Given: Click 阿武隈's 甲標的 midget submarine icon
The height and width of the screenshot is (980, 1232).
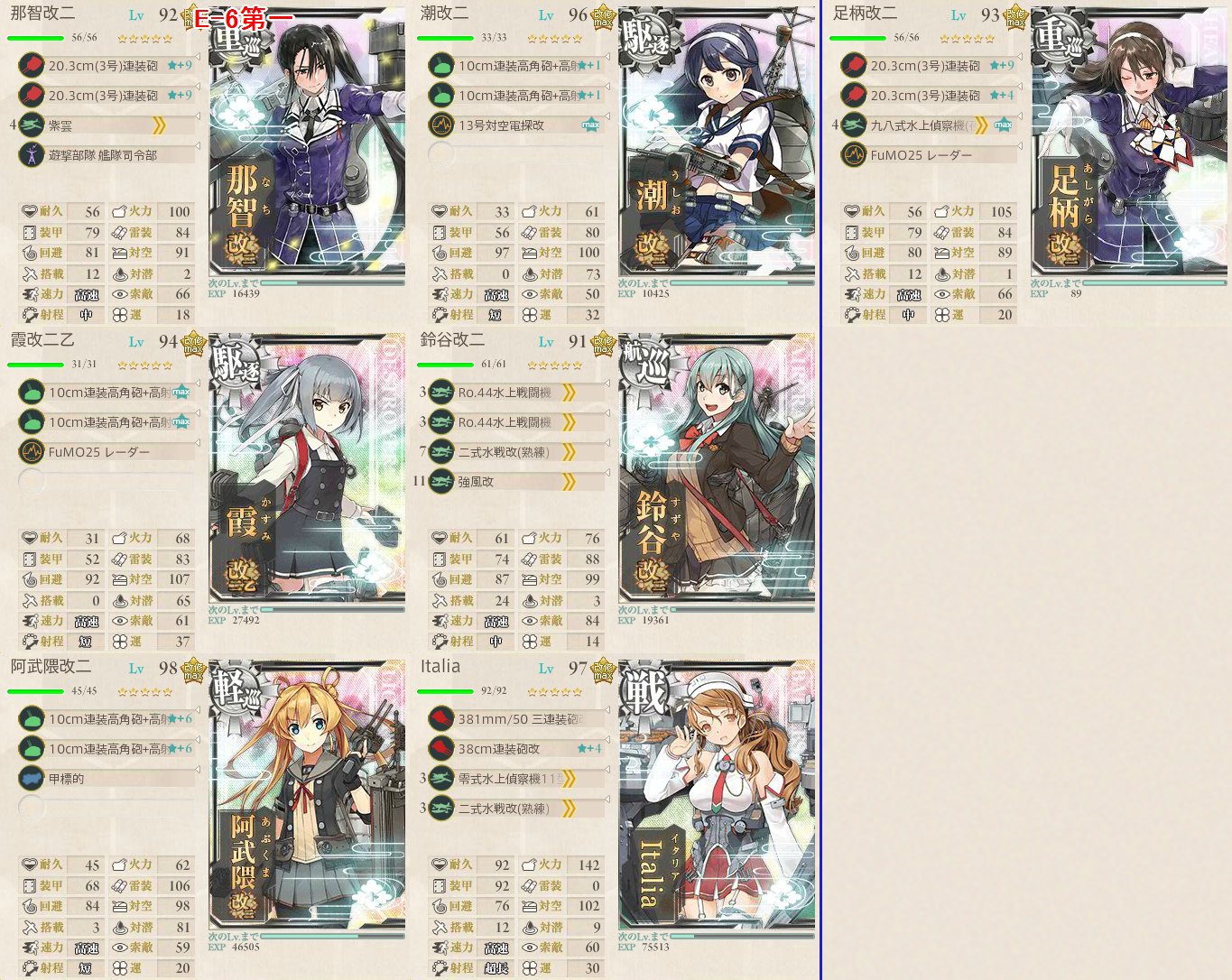Looking at the screenshot, I should pos(33,778).
